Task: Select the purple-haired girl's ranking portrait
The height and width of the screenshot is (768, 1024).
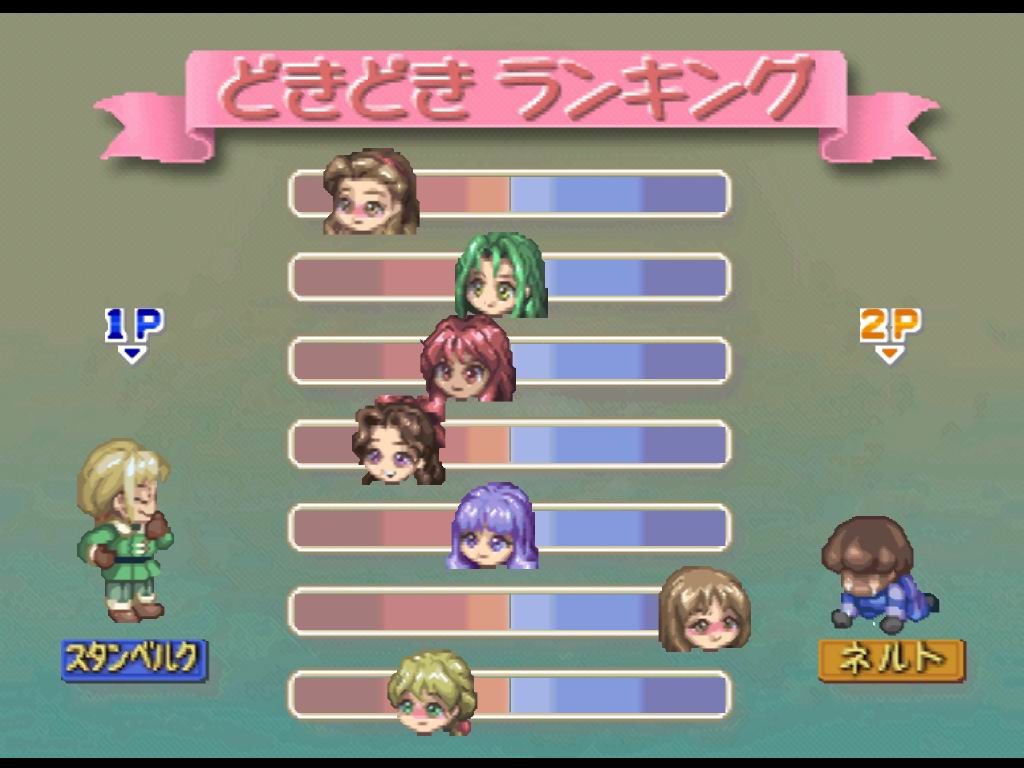Action: [x=493, y=526]
